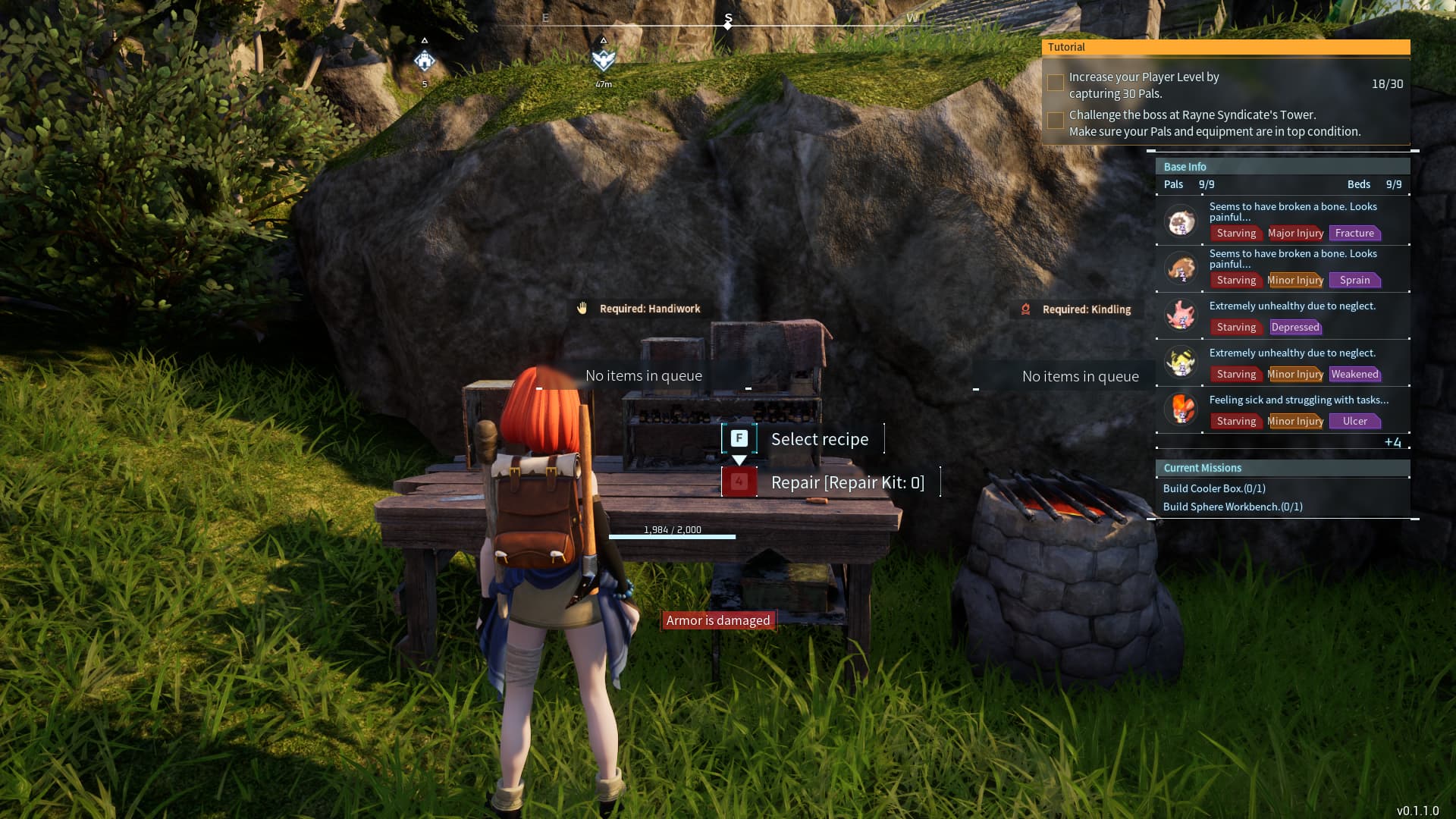Select the fractured Pal's portrait icon
1456x819 pixels.
[1180, 221]
